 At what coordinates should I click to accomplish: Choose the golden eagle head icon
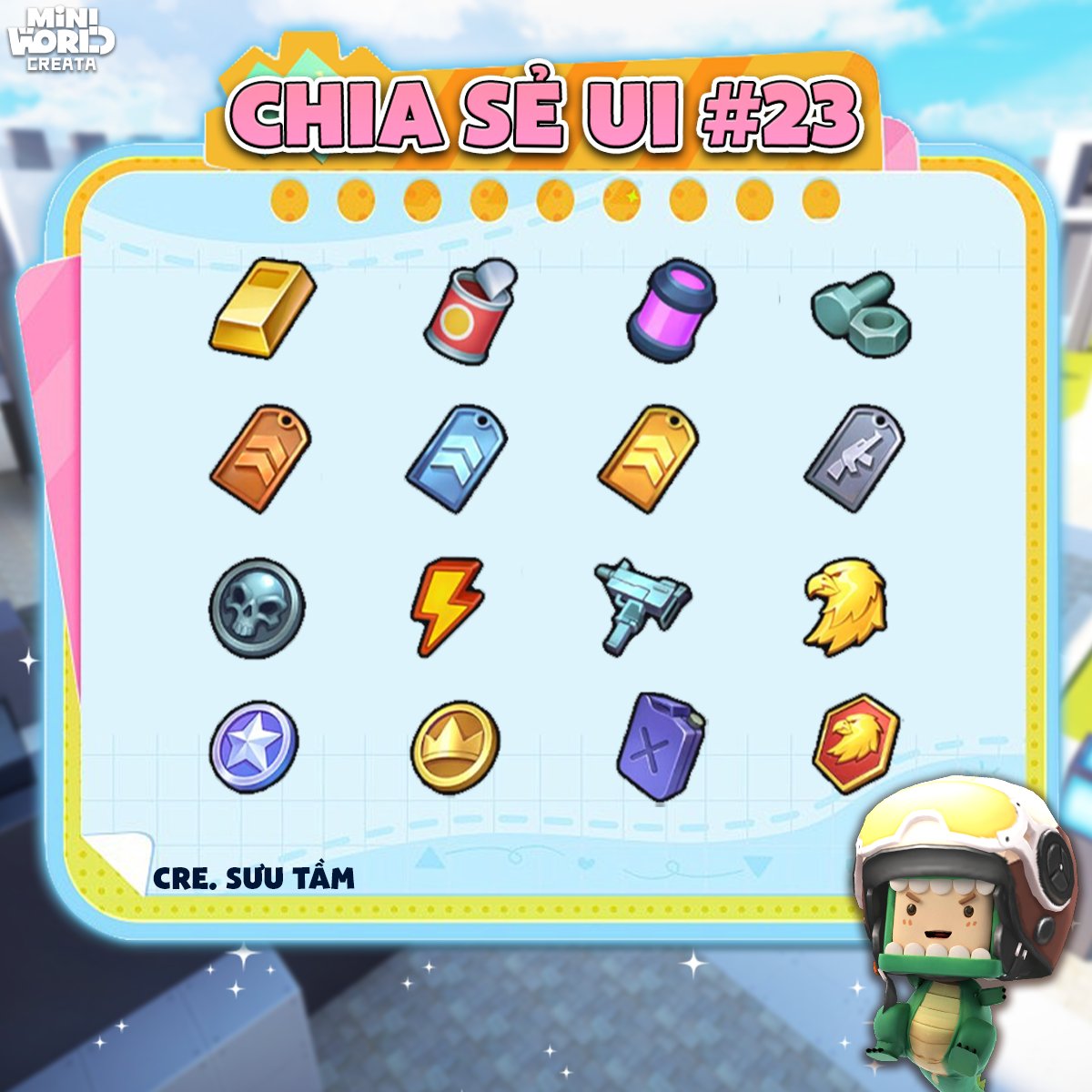[844, 606]
